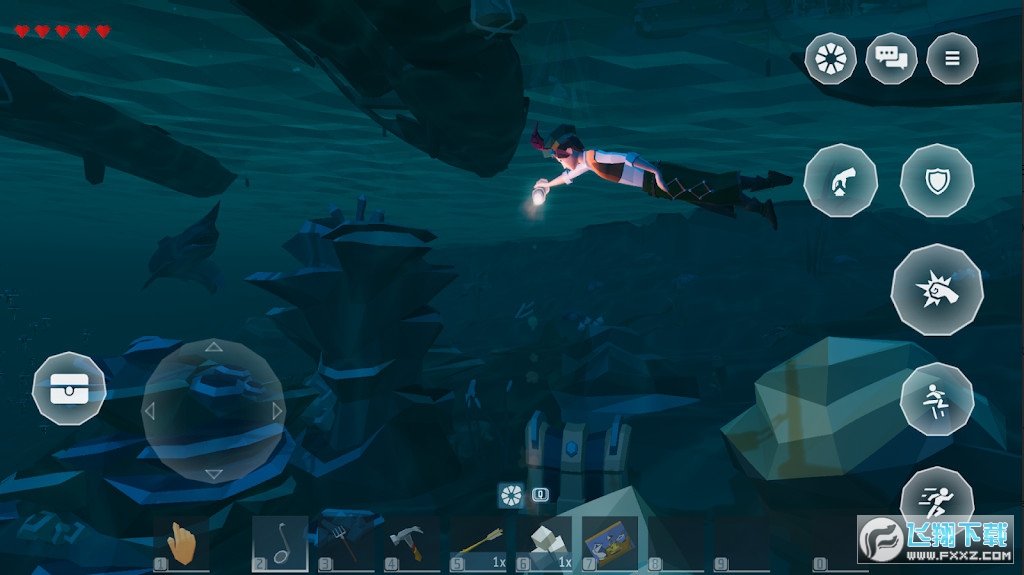Equip the pitchfork from the hotbar
Viewport: 1024px width, 575px height.
click(345, 545)
